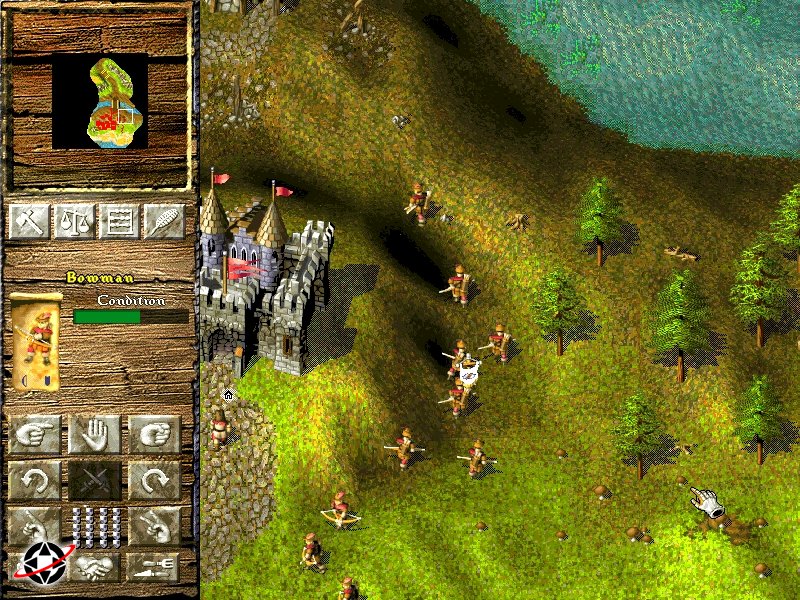Feed troops with the fork and knife button

click(154, 566)
